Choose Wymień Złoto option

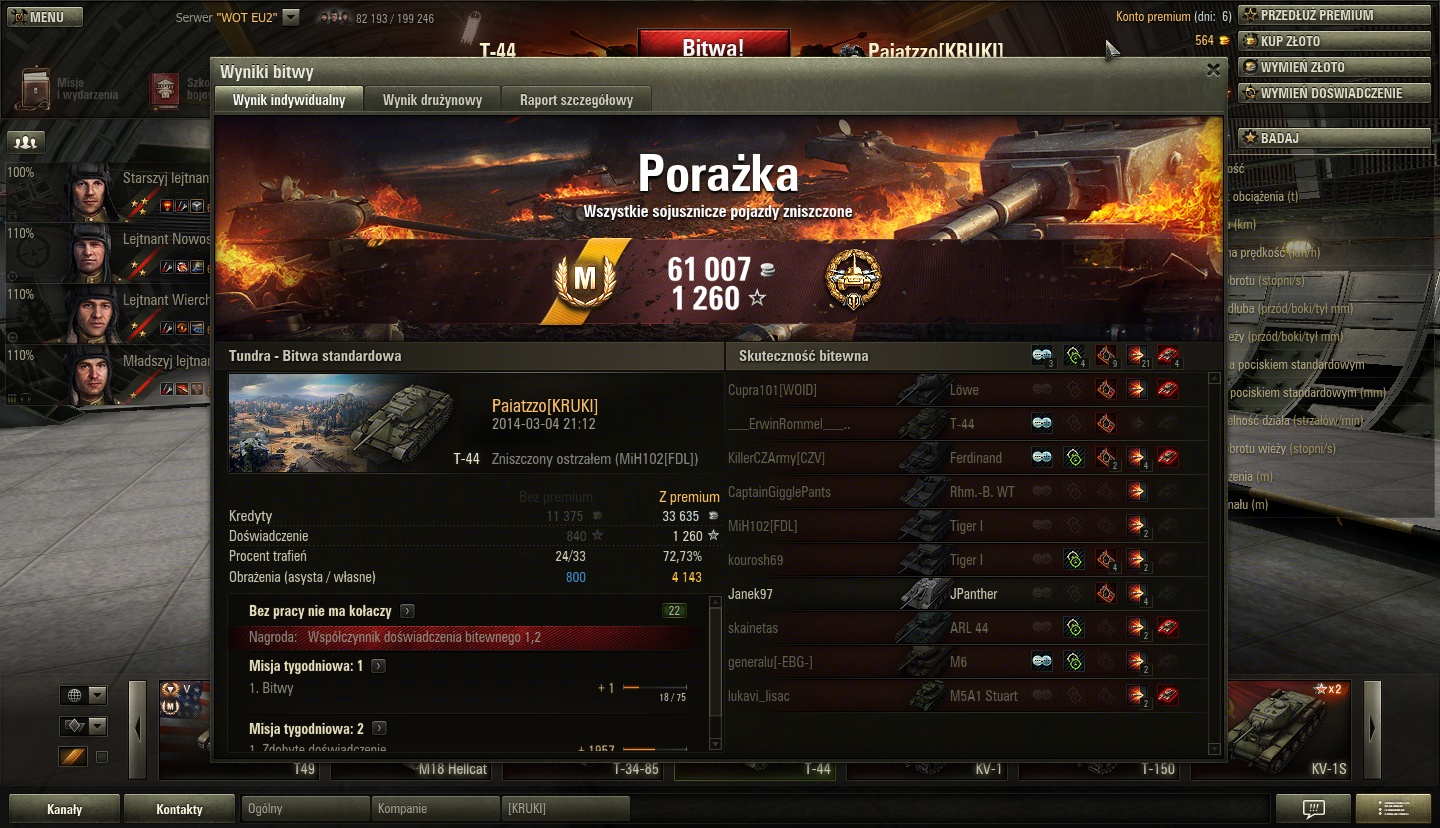pyautogui.click(x=1333, y=67)
